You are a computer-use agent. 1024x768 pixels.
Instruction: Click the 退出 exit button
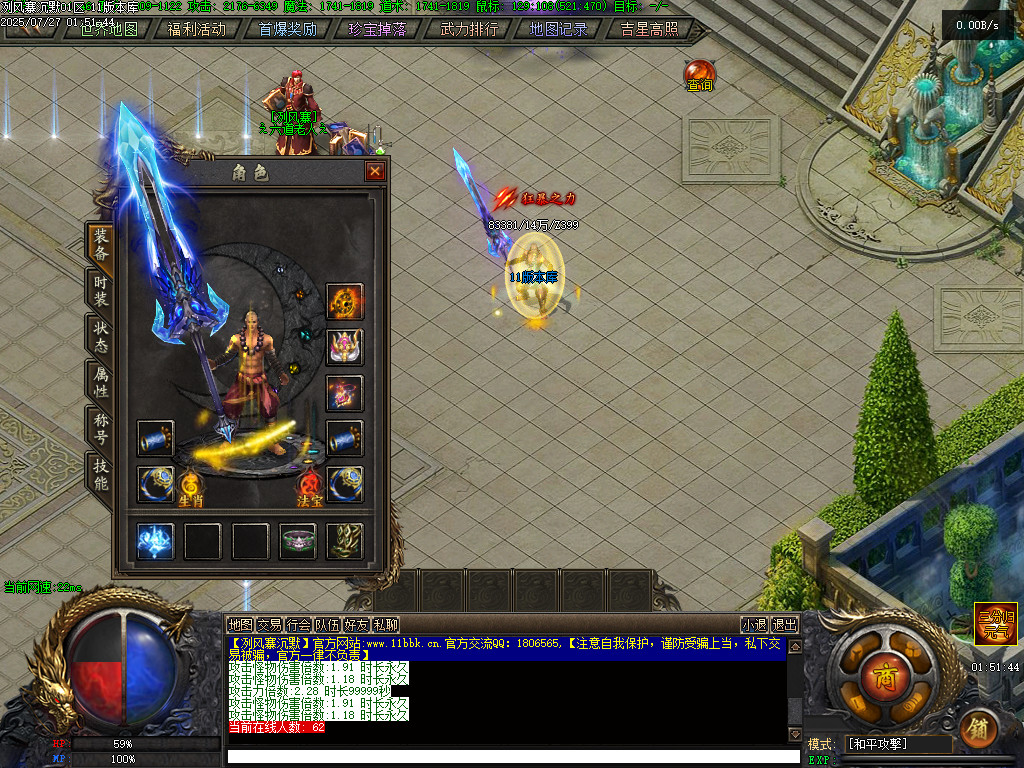click(x=785, y=624)
